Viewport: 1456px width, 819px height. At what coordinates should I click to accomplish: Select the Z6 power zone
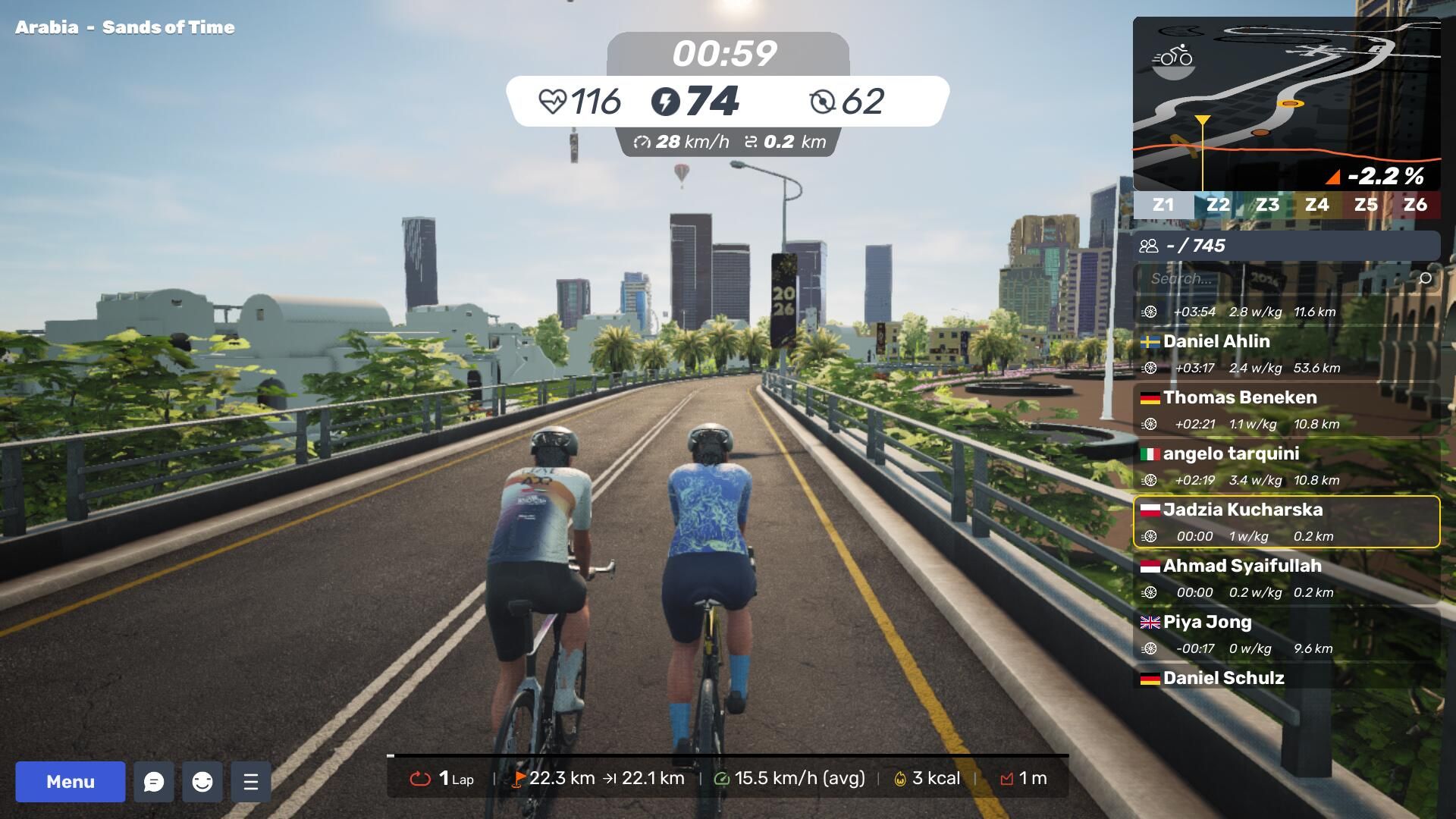[x=1415, y=205]
